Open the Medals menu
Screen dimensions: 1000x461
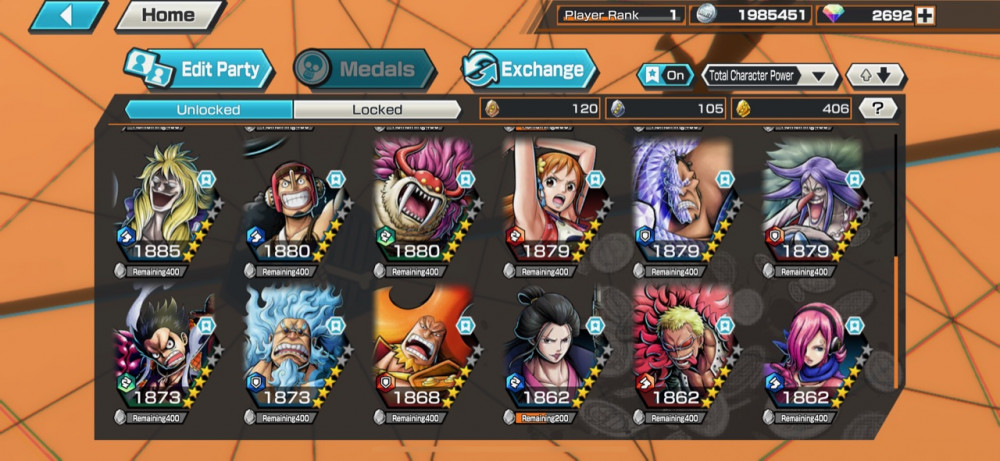click(365, 69)
